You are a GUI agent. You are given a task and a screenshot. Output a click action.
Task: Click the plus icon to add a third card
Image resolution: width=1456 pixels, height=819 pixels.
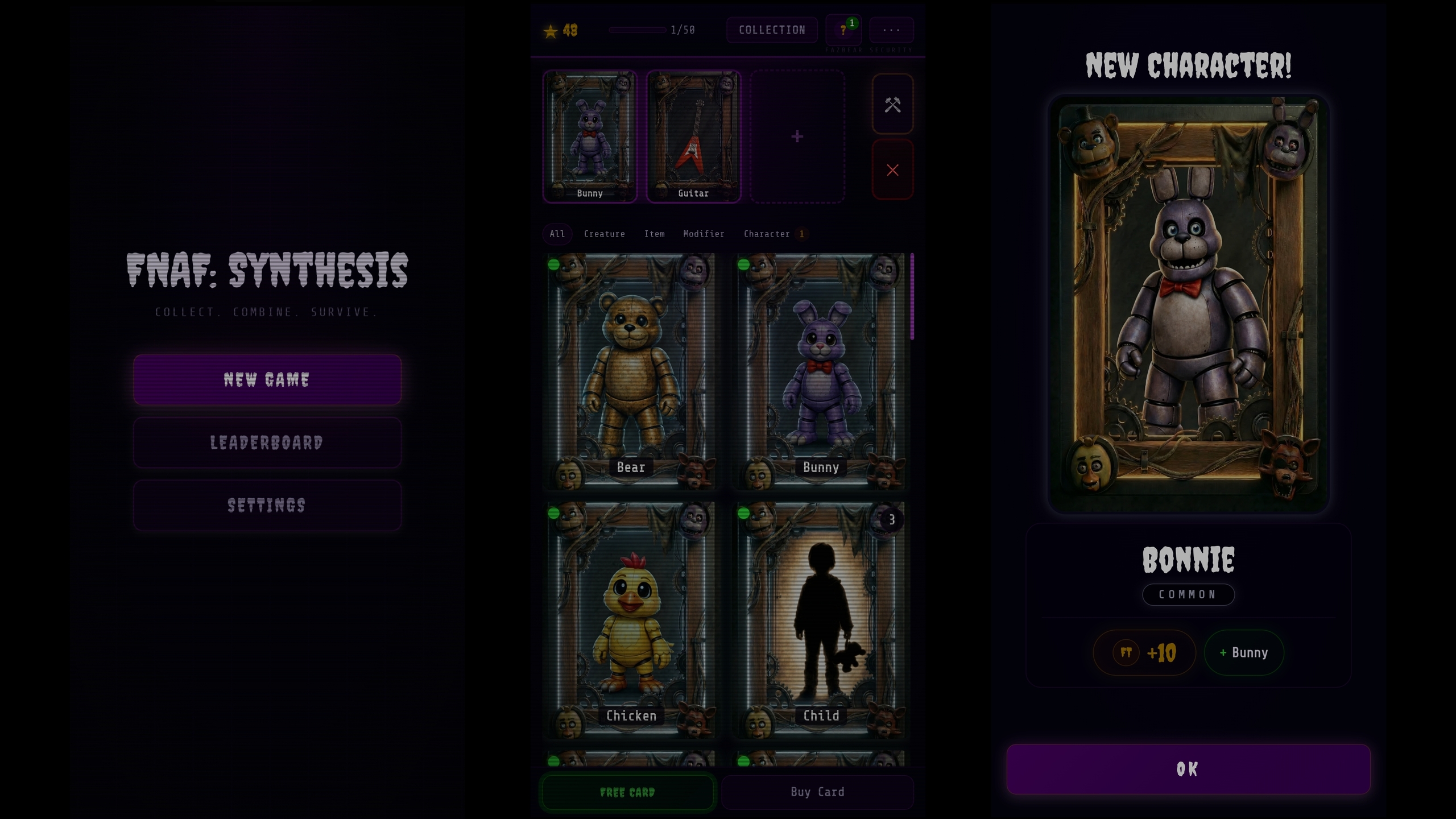(x=797, y=136)
